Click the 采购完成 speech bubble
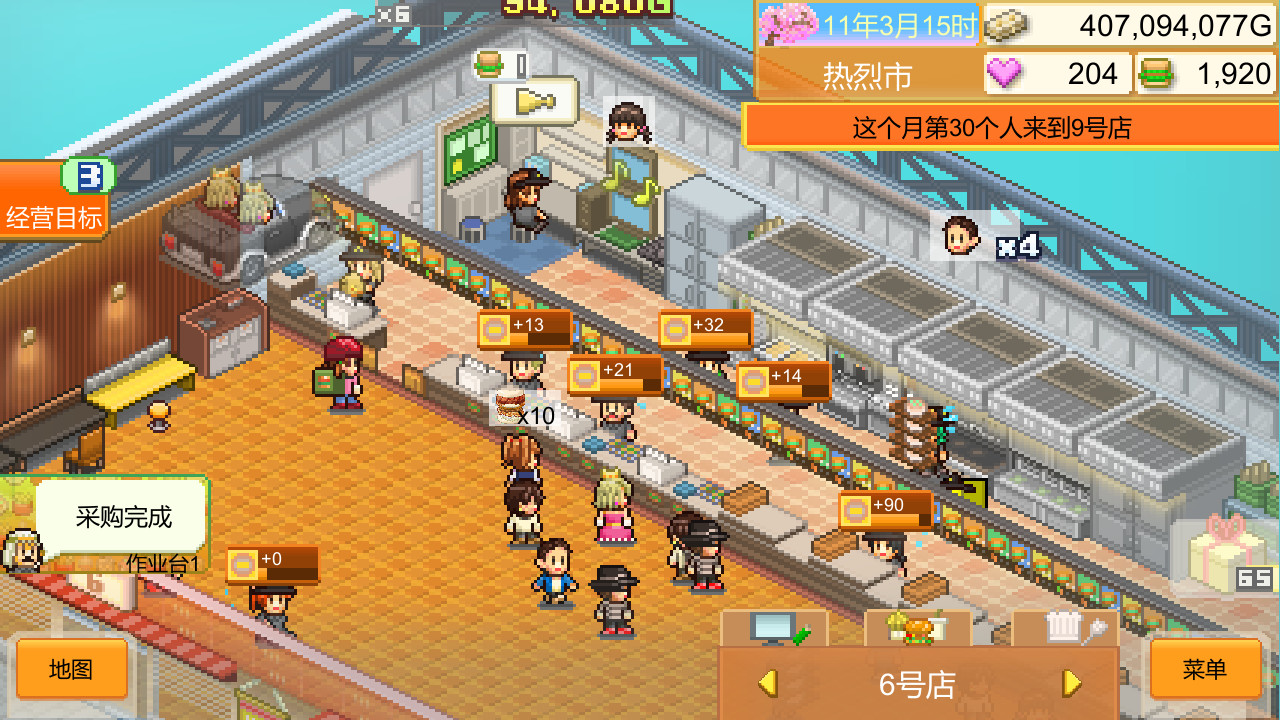The image size is (1280, 720). pyautogui.click(x=123, y=516)
